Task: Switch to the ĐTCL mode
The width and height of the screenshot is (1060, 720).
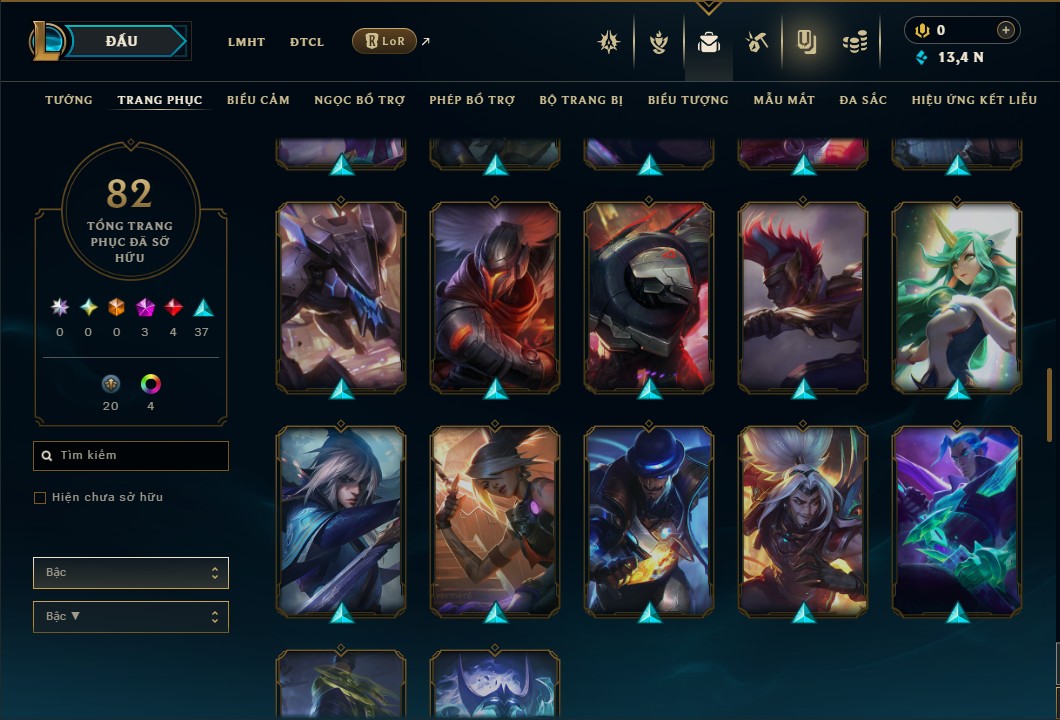Action: 307,42
